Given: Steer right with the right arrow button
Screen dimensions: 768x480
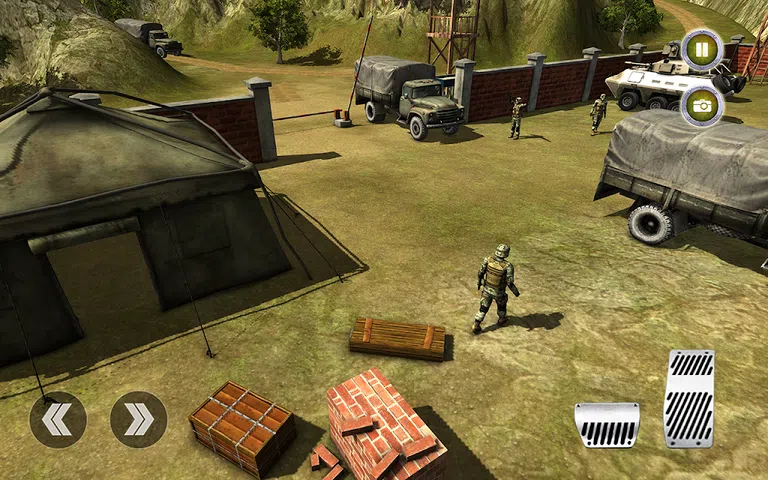Looking at the screenshot, I should 138,419.
